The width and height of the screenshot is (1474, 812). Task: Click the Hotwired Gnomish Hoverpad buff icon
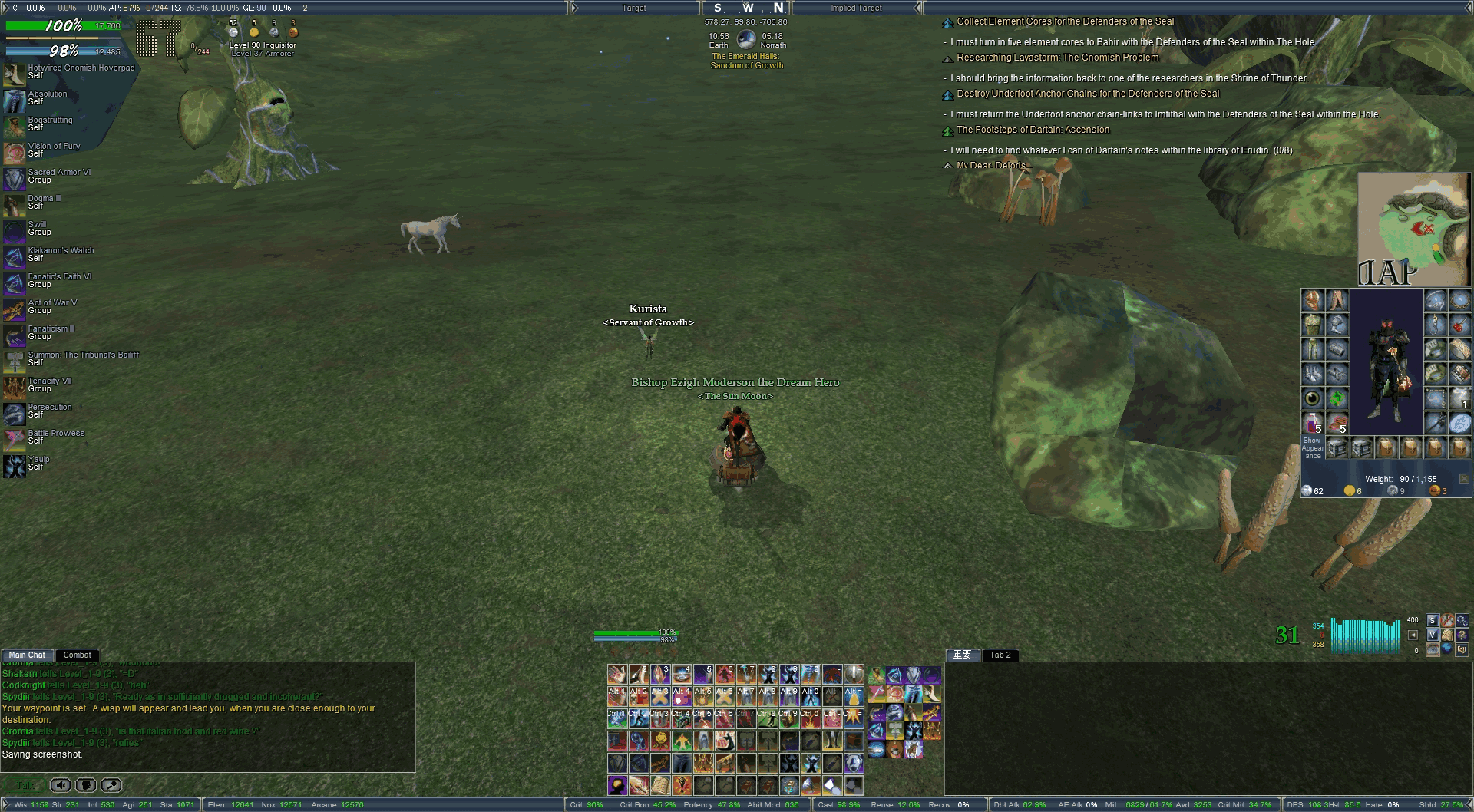14,75
